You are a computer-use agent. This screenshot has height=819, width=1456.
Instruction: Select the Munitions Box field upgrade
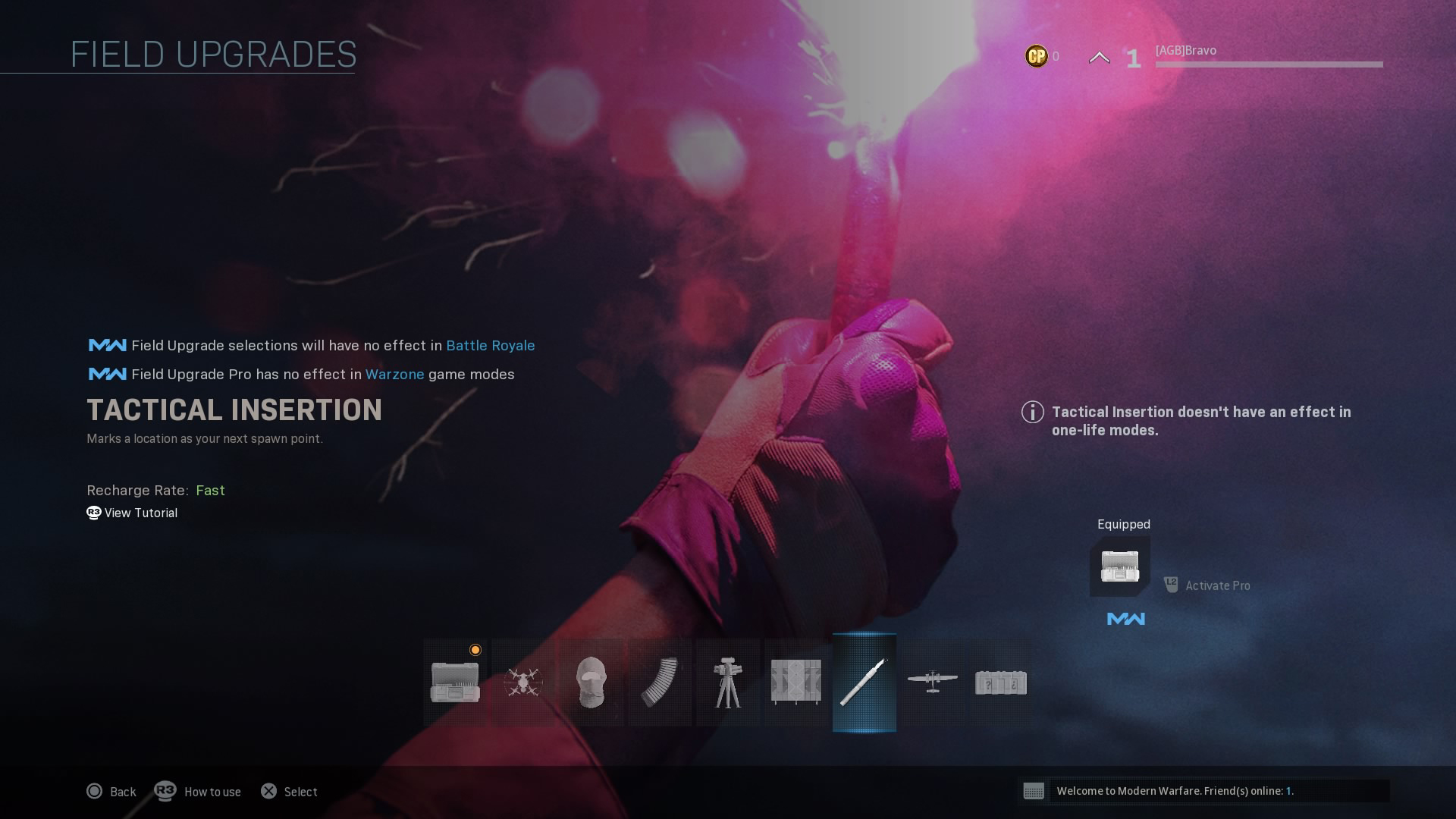pos(455,682)
